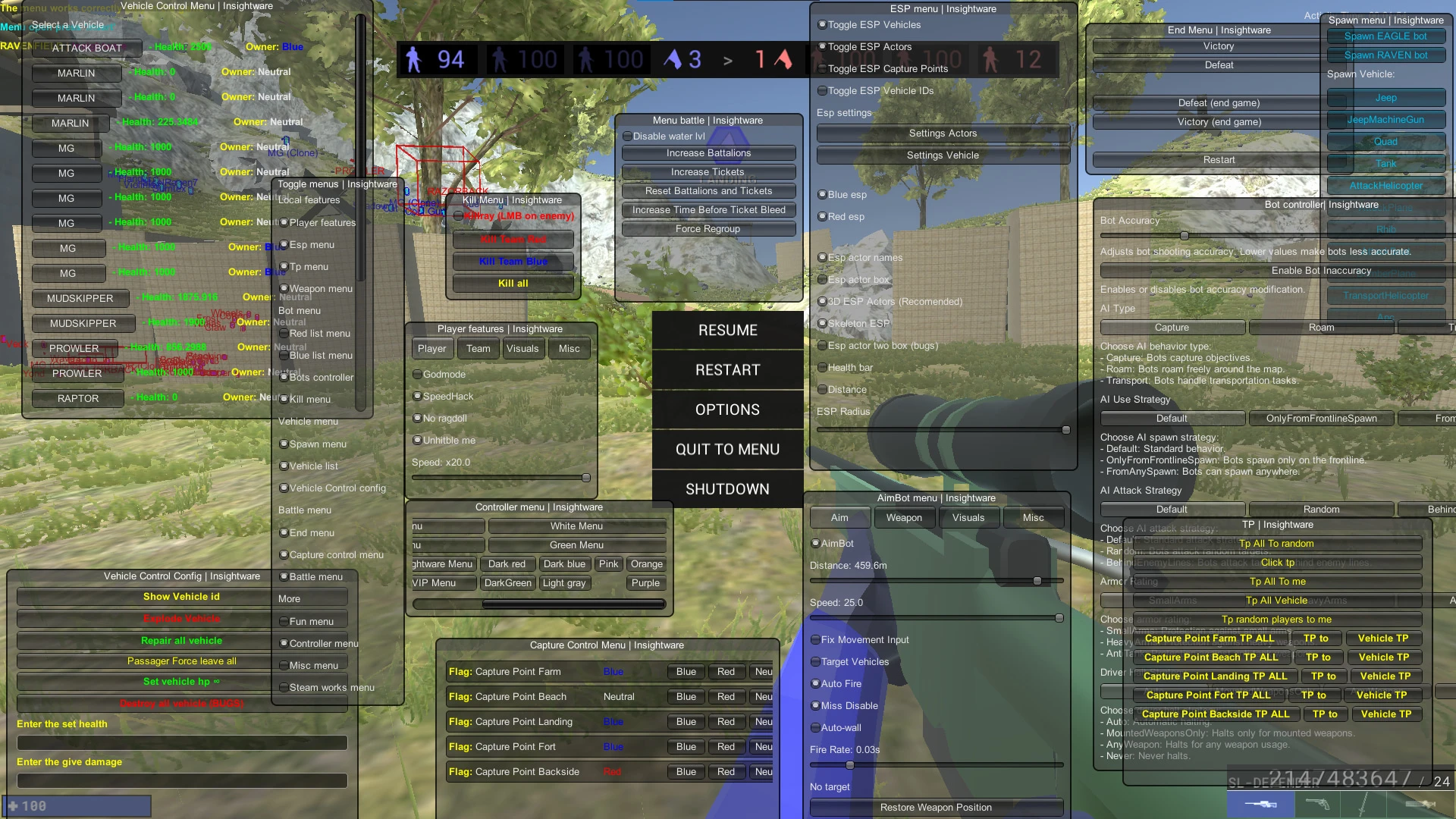The image size is (1456, 819).
Task: Select the rightmost rifle weapon slot icon
Action: 1420,805
